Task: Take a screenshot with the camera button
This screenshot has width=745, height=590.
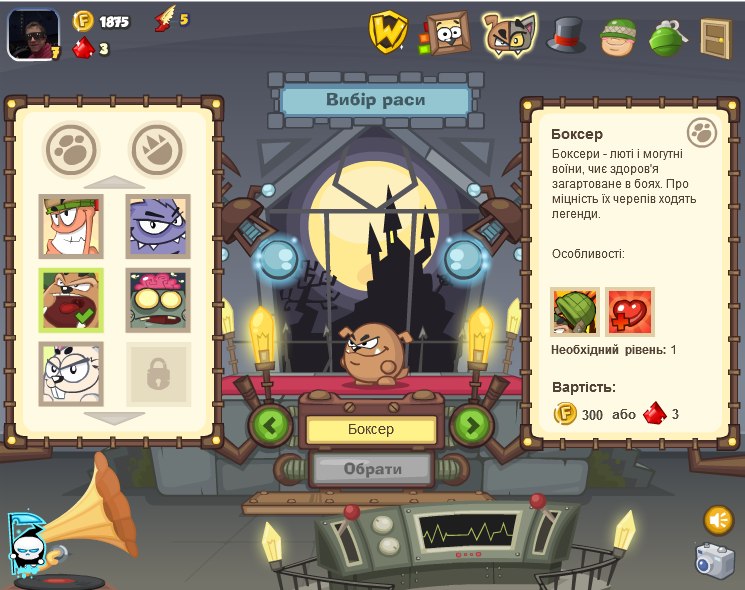Action: [715, 561]
